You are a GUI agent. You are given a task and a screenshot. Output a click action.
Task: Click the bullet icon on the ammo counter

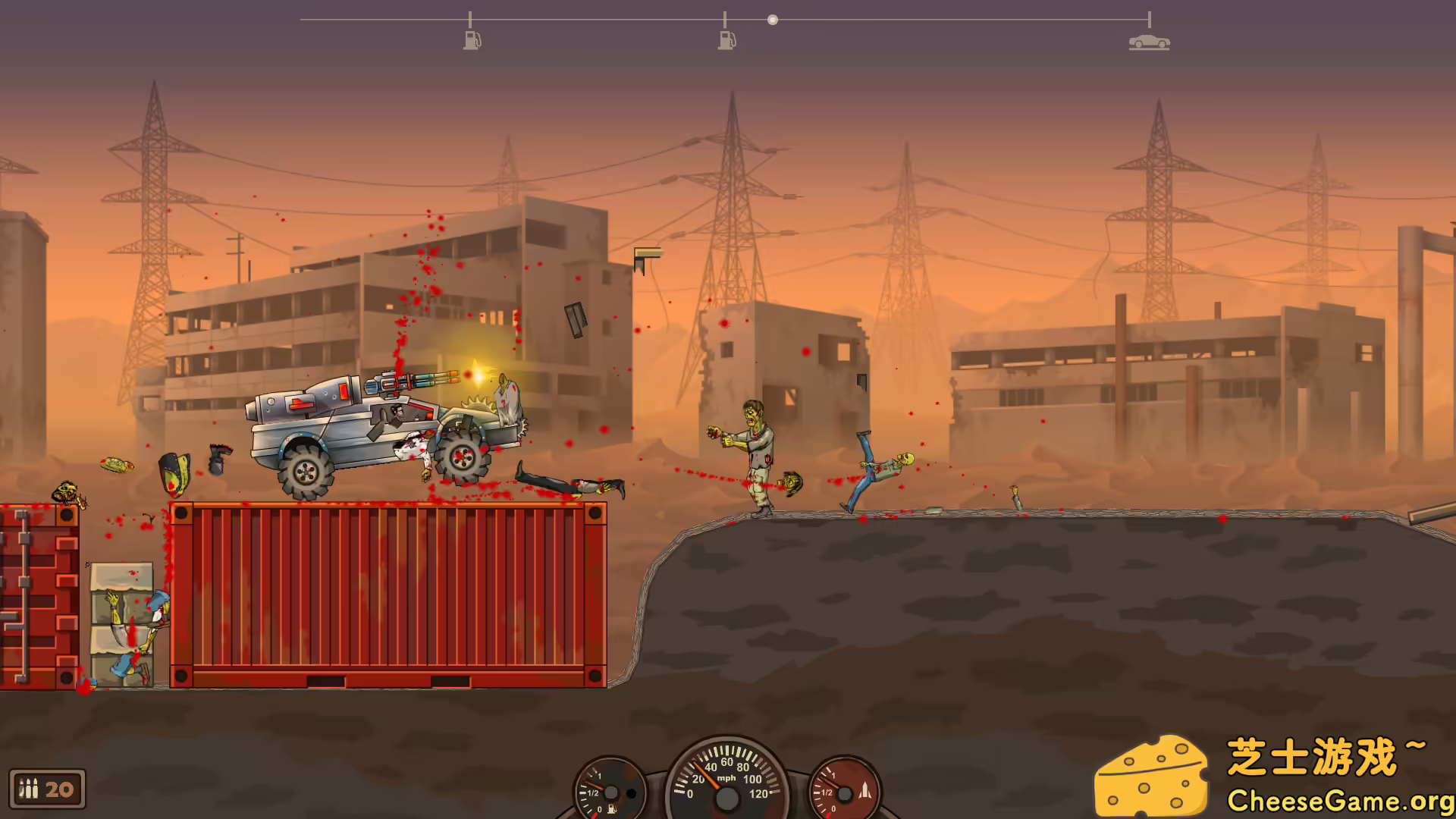(x=28, y=789)
